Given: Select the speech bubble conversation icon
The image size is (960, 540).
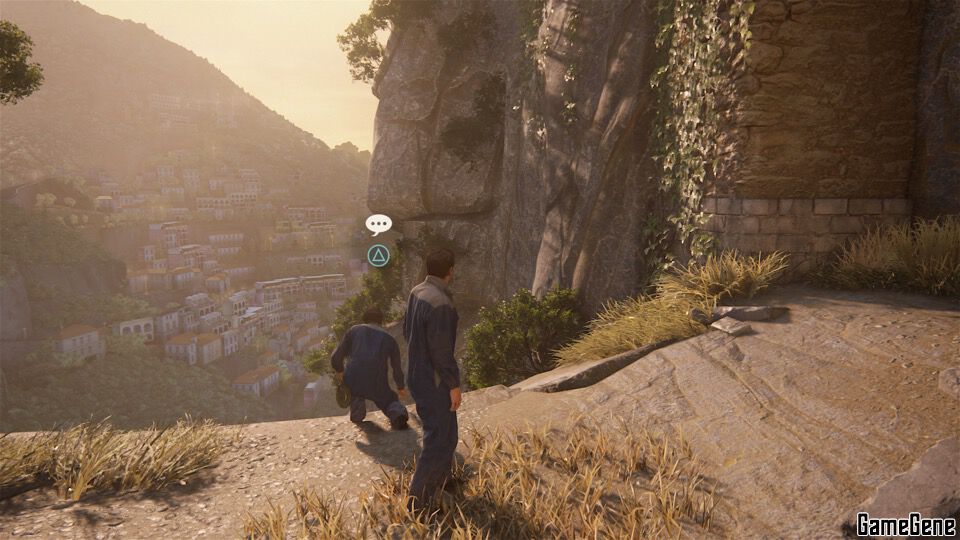Looking at the screenshot, I should (378, 224).
